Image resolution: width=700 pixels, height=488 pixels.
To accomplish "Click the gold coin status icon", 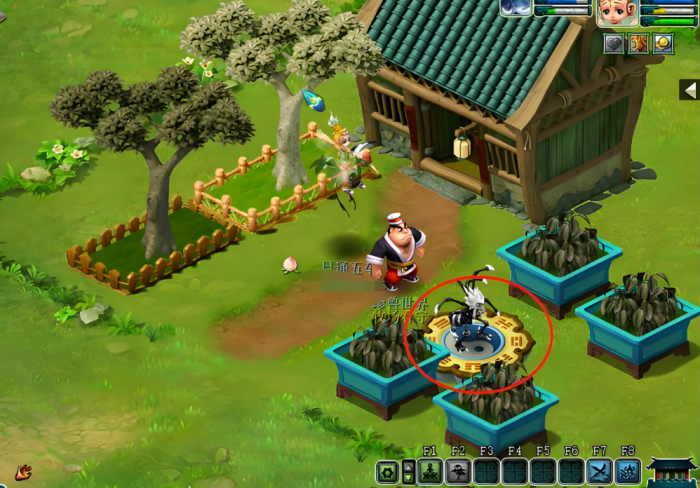I will 663,43.
